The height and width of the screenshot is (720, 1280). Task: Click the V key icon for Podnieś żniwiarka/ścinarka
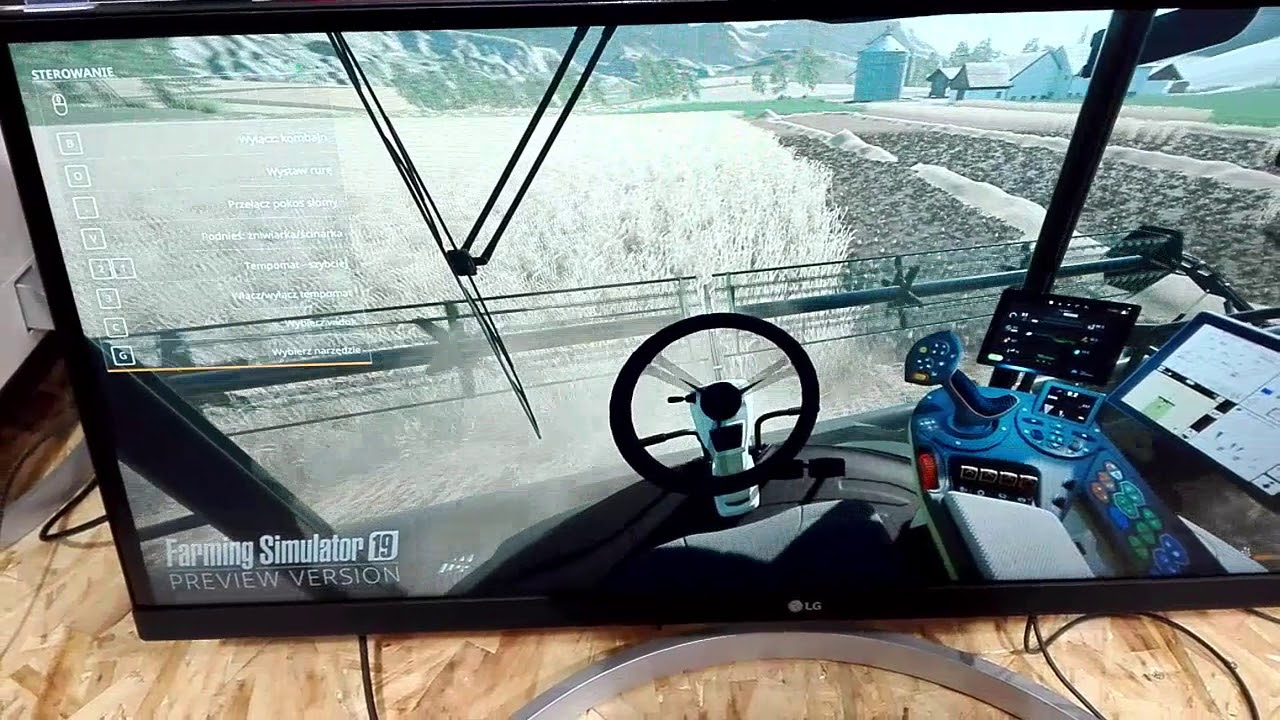pos(94,239)
